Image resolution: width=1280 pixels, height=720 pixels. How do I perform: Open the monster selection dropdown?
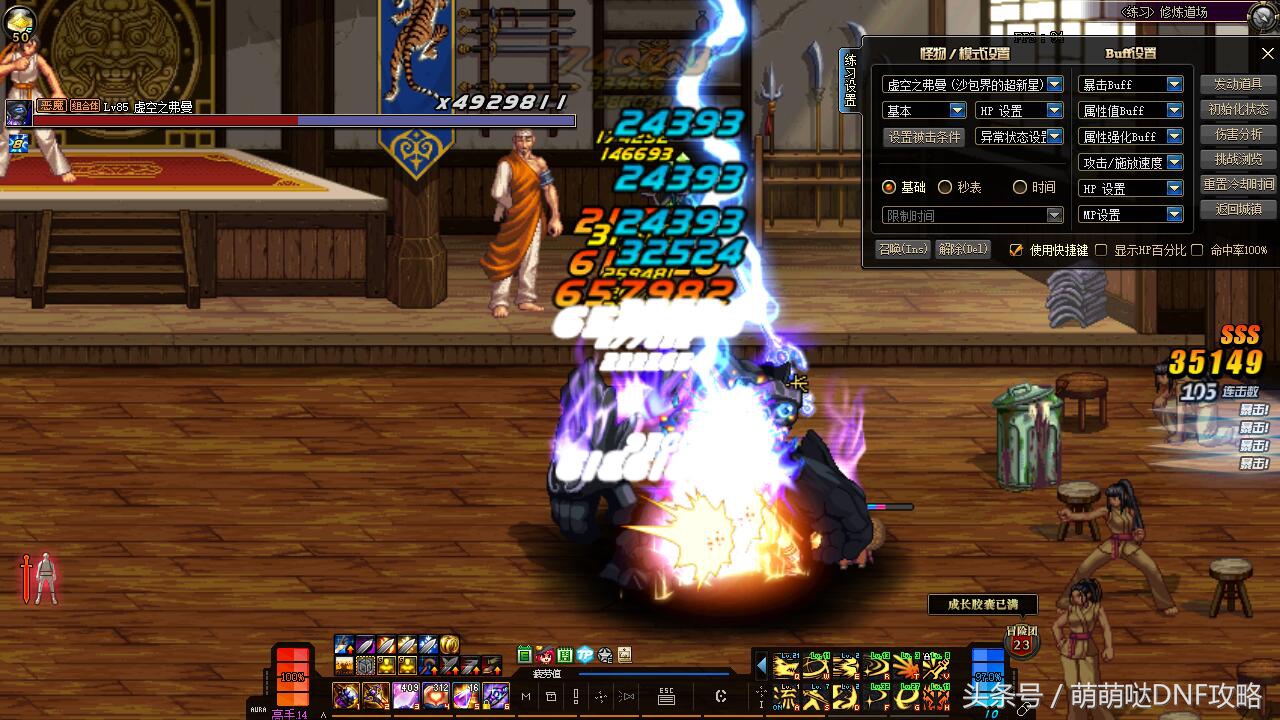pos(1055,85)
